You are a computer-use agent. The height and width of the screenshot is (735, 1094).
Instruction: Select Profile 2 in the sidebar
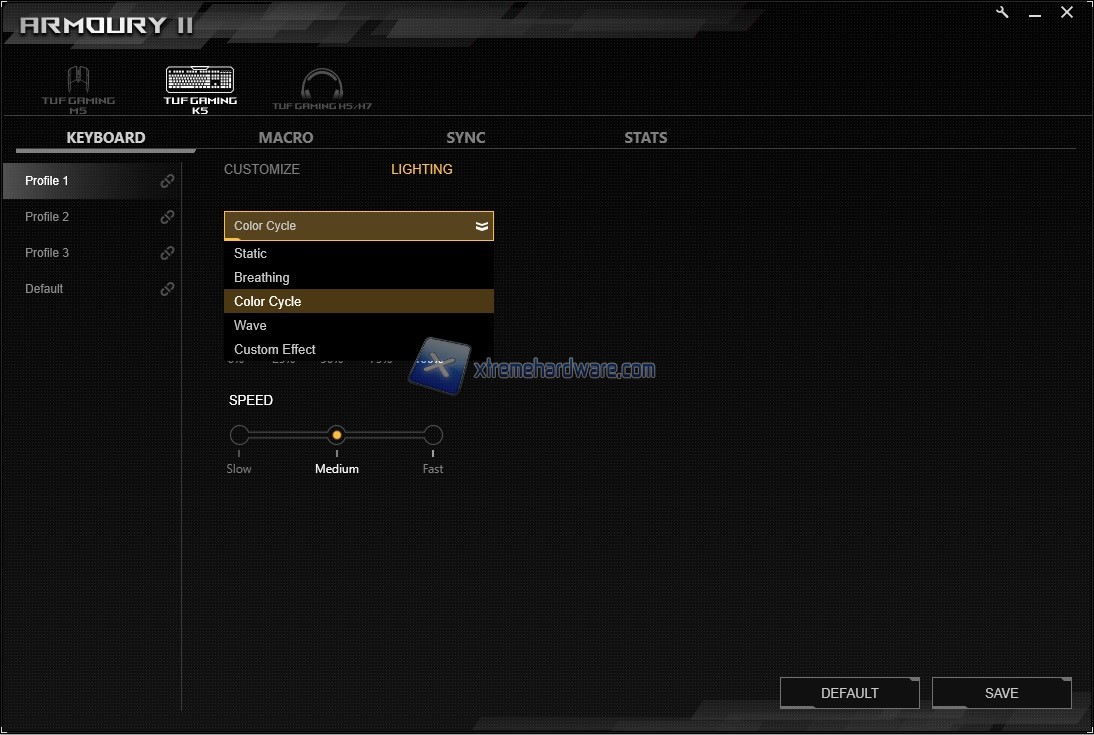(x=48, y=217)
